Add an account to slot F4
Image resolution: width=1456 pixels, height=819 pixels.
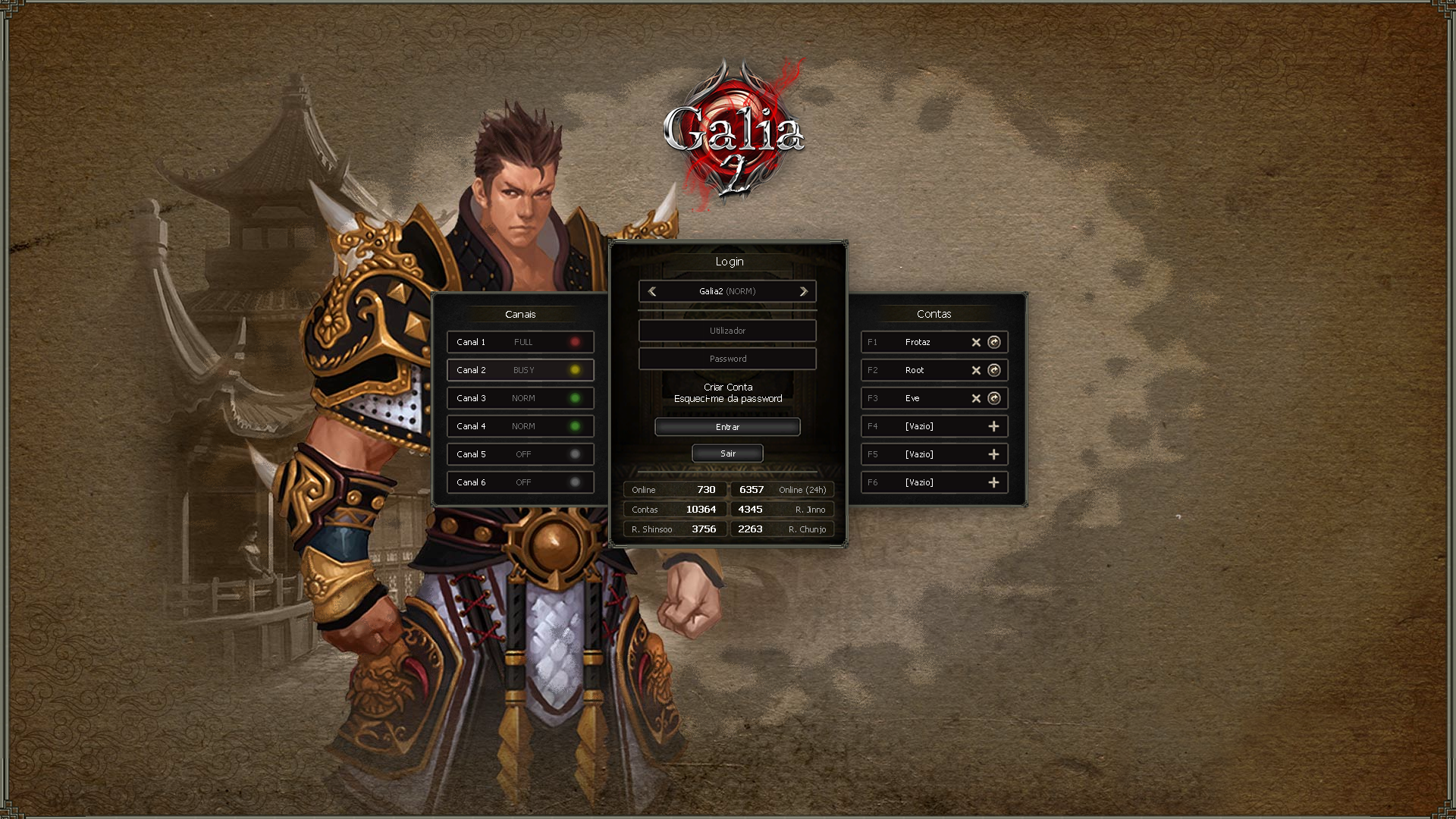[x=993, y=426]
